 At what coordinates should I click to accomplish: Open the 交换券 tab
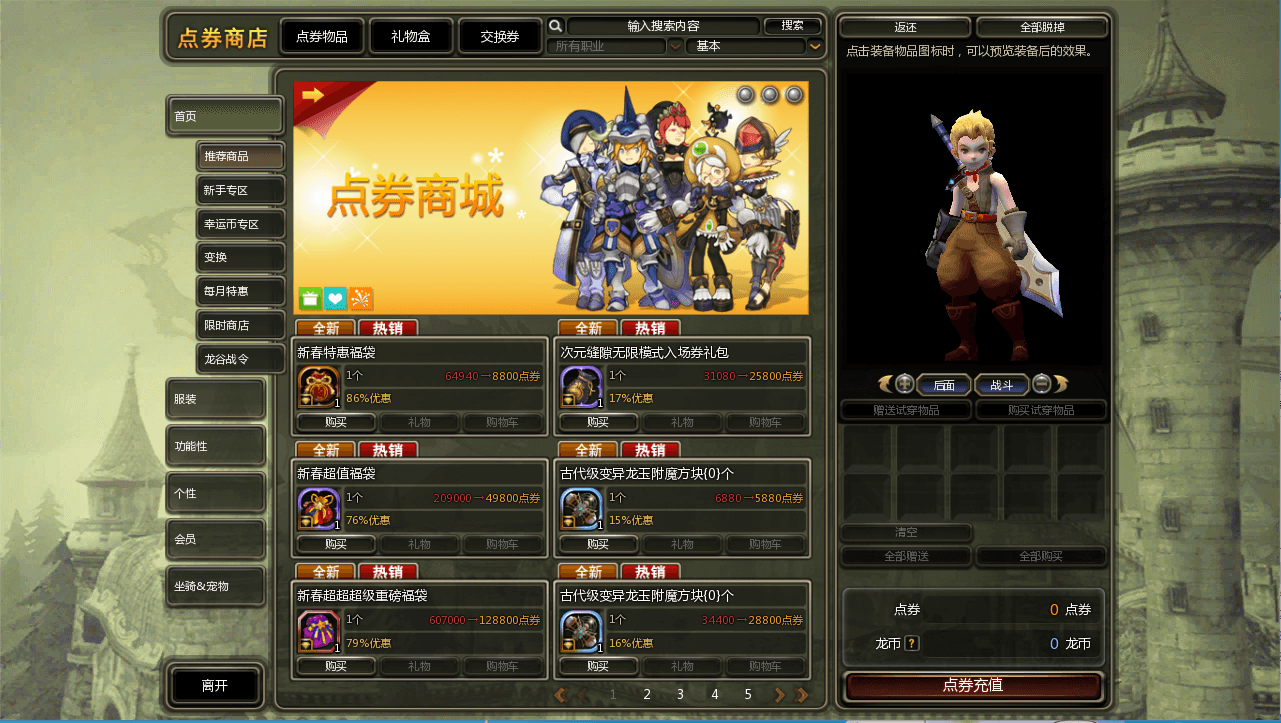pyautogui.click(x=500, y=34)
